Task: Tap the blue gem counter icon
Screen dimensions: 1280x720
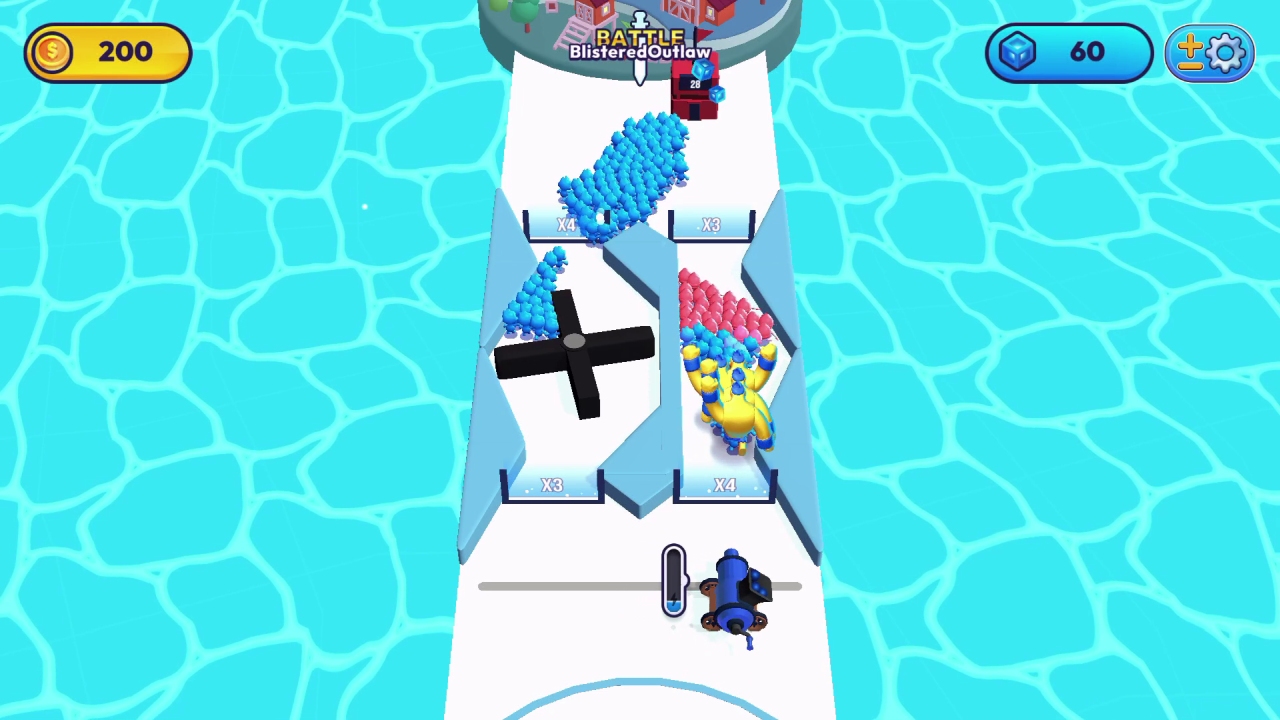Action: [1017, 52]
